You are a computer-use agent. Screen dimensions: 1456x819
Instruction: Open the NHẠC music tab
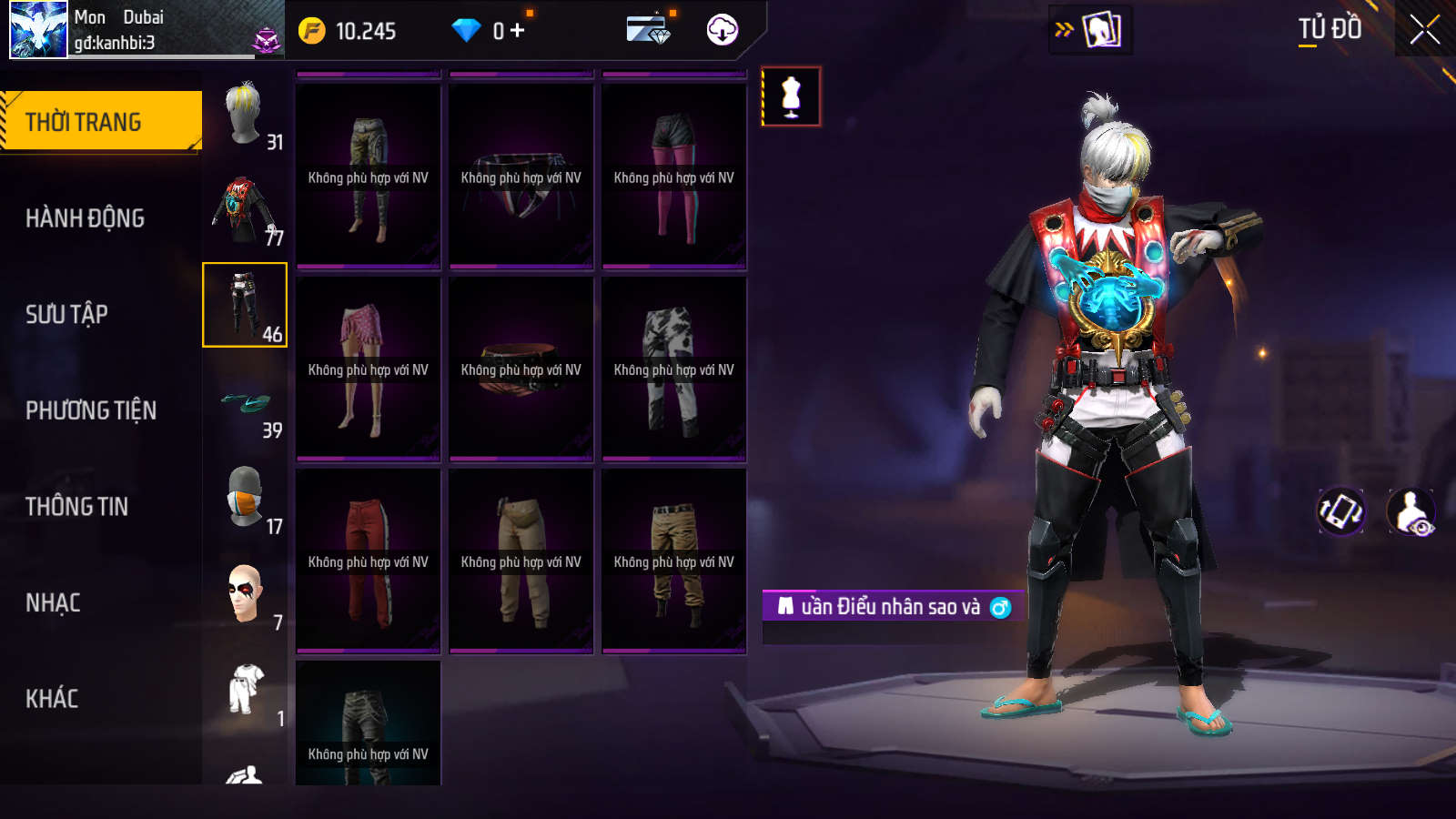pyautogui.click(x=53, y=602)
